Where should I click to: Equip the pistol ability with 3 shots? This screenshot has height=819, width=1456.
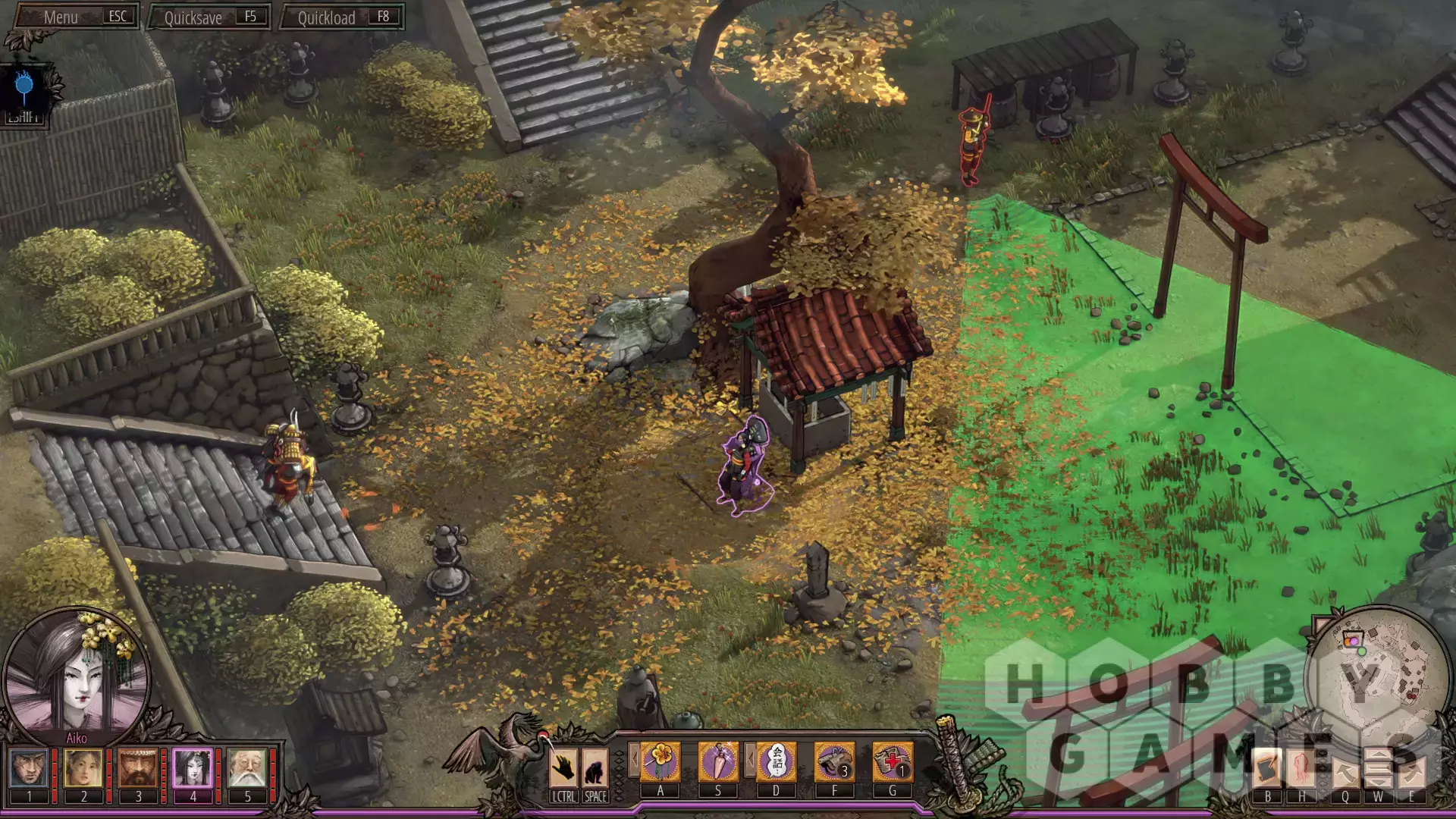(834, 761)
